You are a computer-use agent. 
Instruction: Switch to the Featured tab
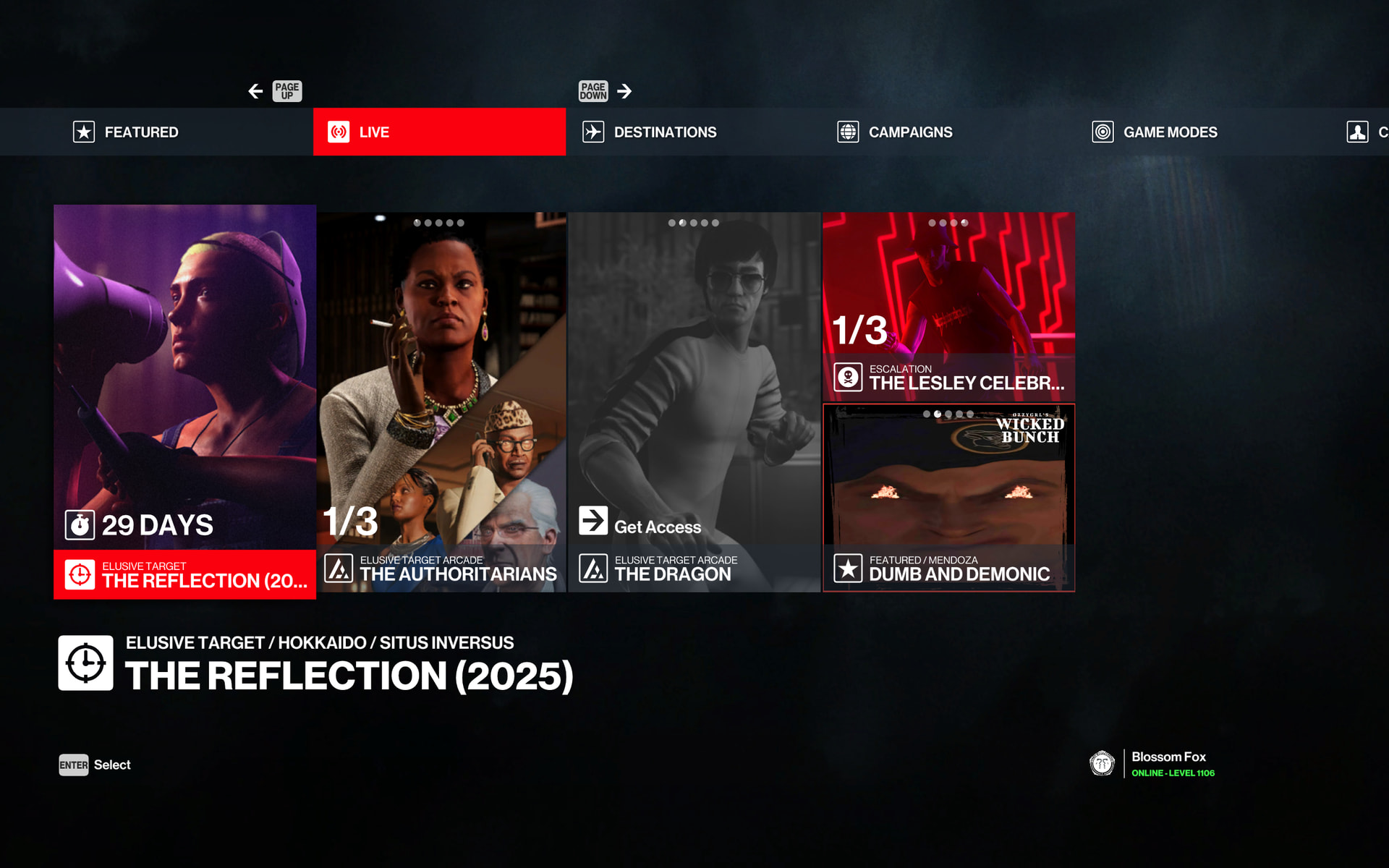[141, 132]
